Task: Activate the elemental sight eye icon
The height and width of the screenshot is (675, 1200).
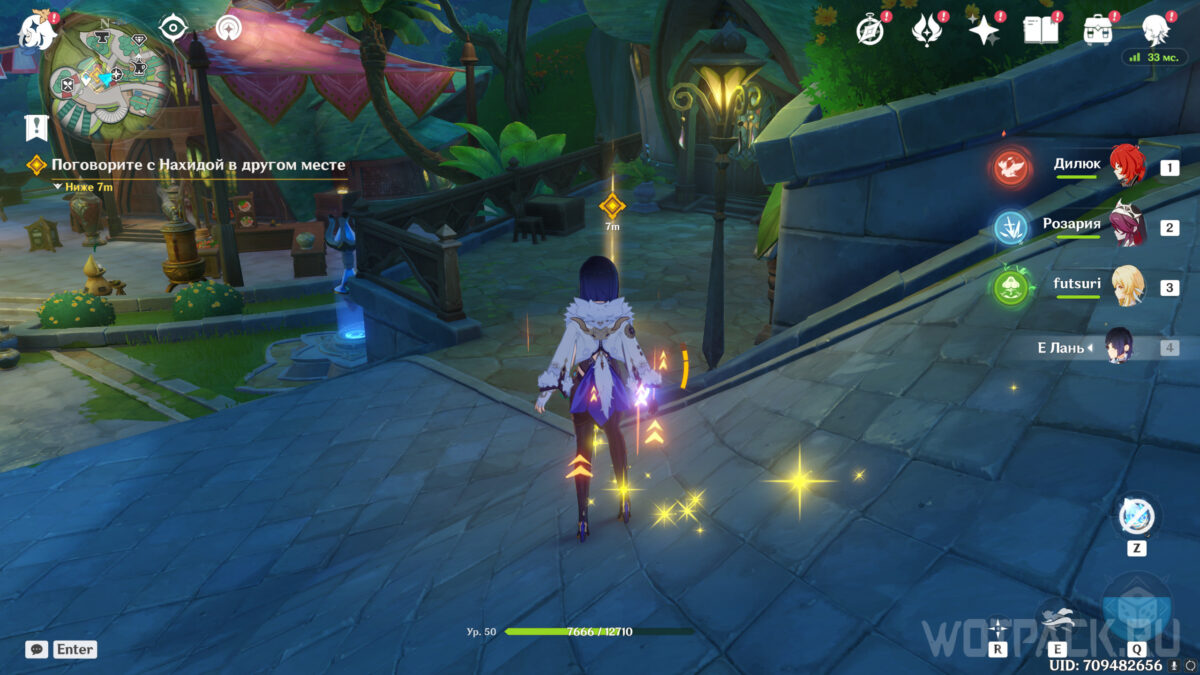Action: click(175, 29)
